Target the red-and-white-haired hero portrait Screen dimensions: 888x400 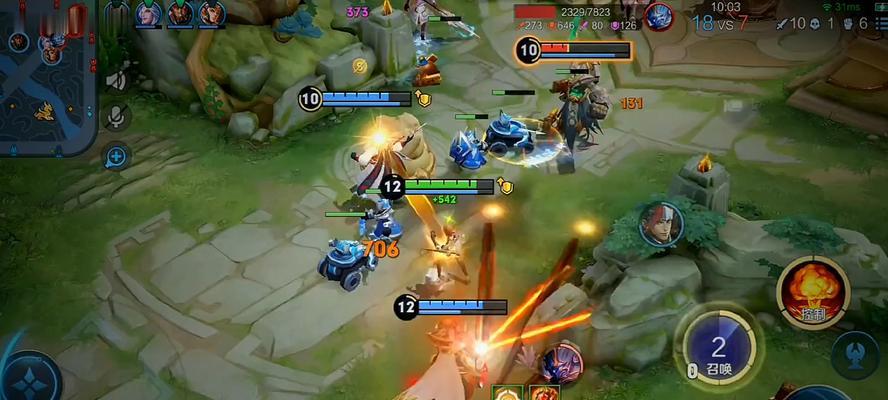tap(661, 222)
